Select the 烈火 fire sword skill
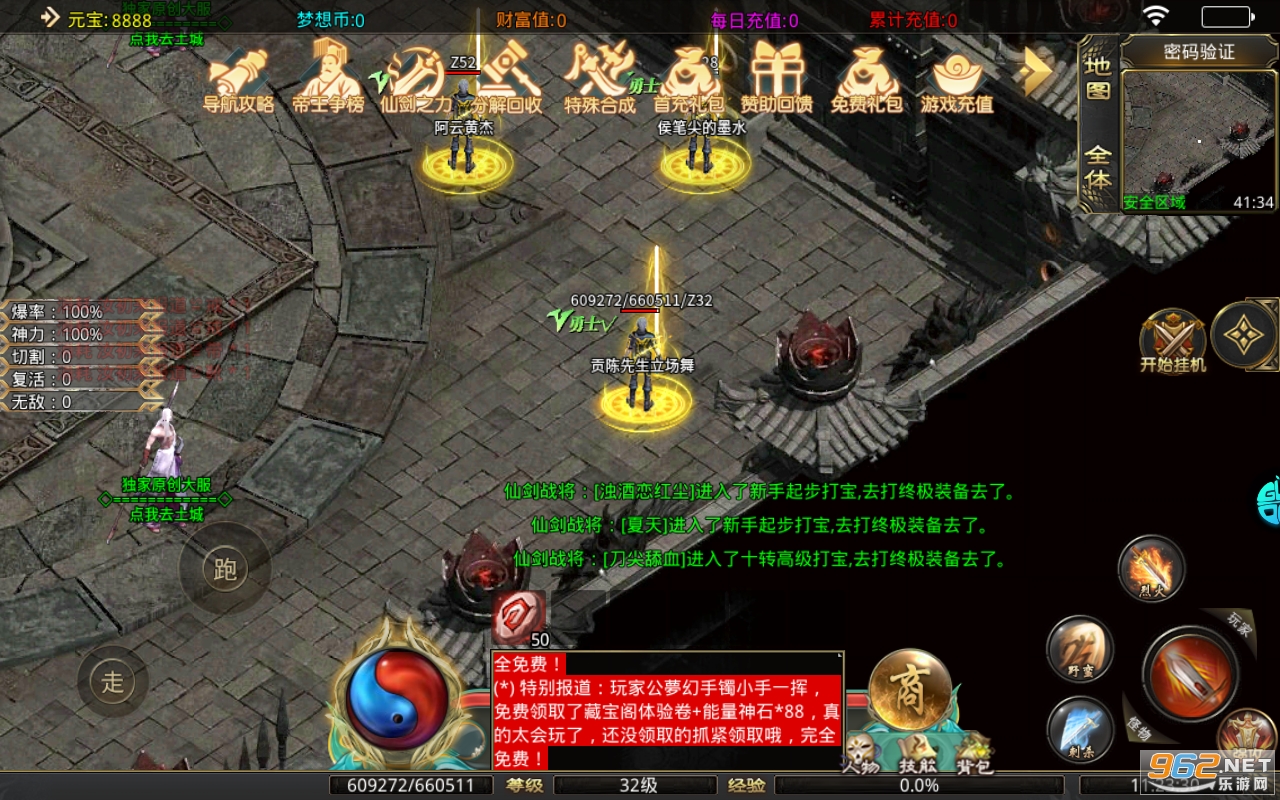 point(1149,570)
